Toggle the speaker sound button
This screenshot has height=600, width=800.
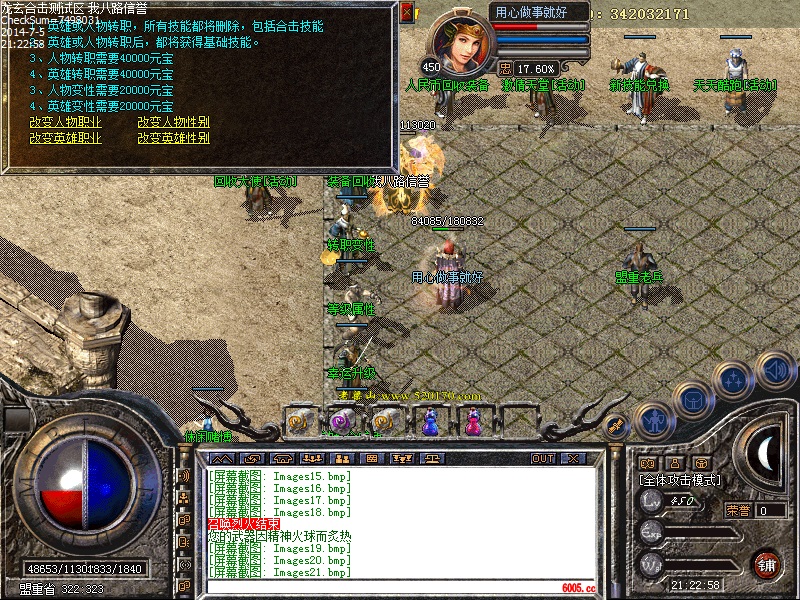pos(774,371)
